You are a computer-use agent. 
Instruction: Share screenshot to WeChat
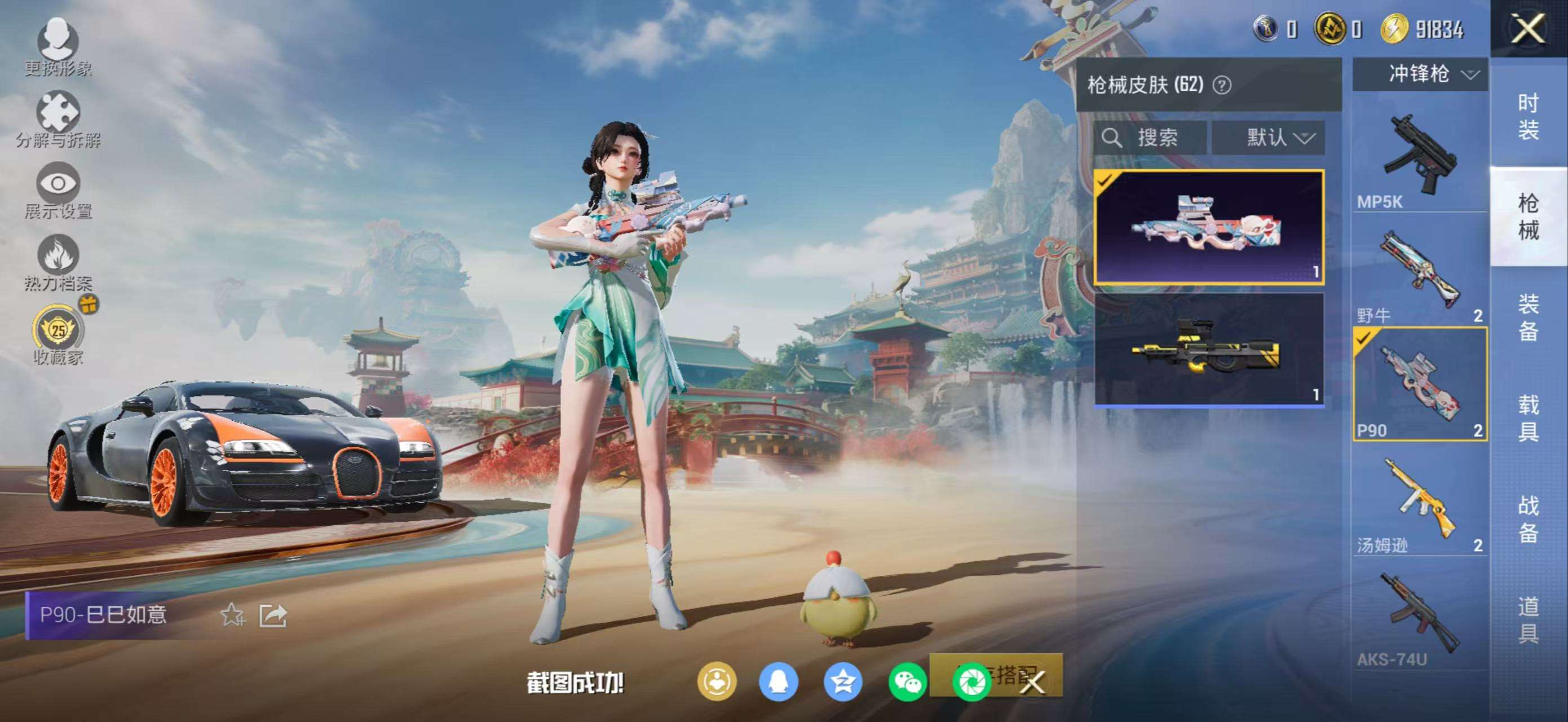tap(907, 682)
